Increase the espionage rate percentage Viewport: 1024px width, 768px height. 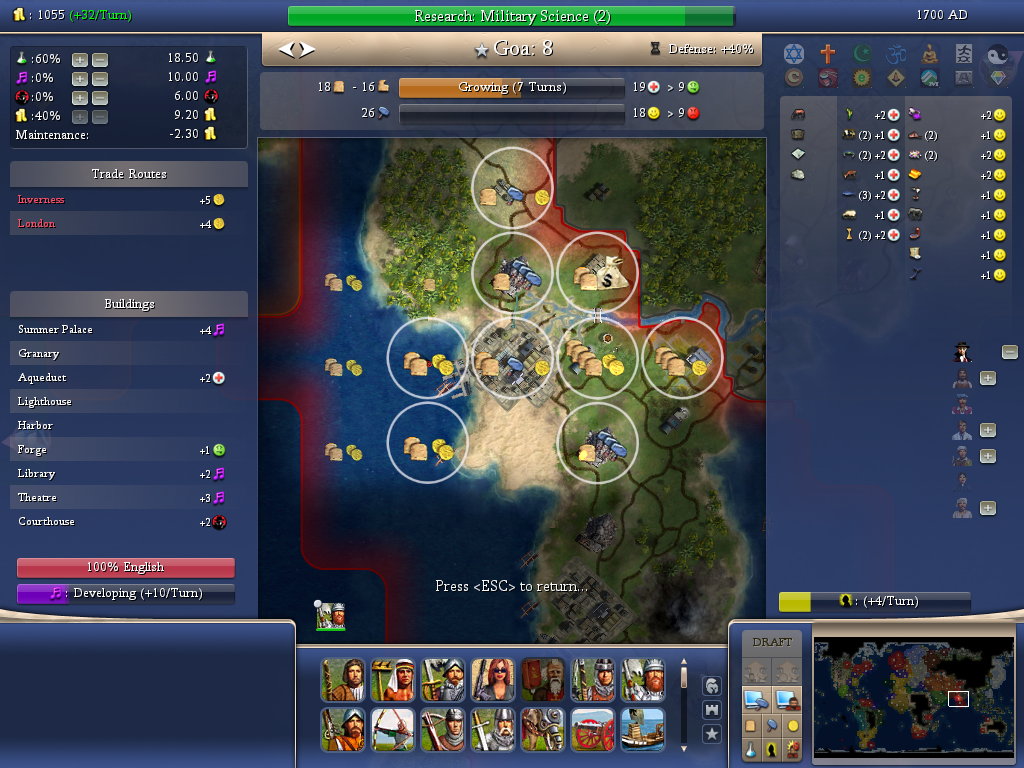[80, 97]
